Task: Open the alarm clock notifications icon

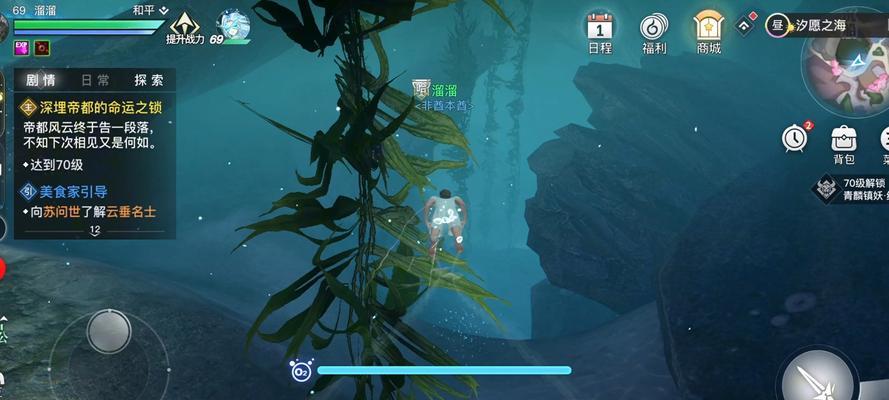Action: [x=795, y=138]
